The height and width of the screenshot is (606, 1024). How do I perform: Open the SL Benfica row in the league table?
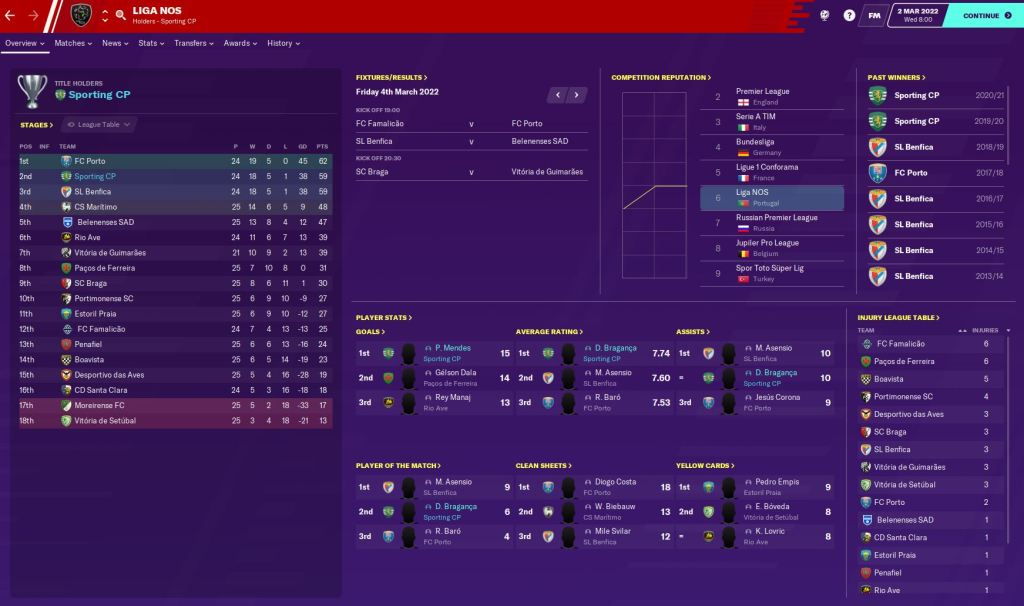pos(92,191)
